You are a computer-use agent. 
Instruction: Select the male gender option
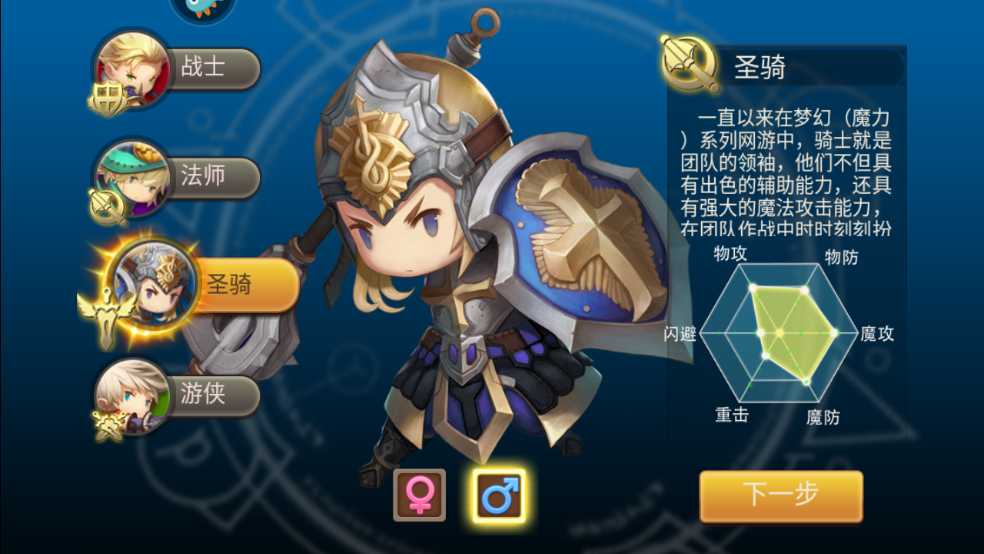point(499,495)
